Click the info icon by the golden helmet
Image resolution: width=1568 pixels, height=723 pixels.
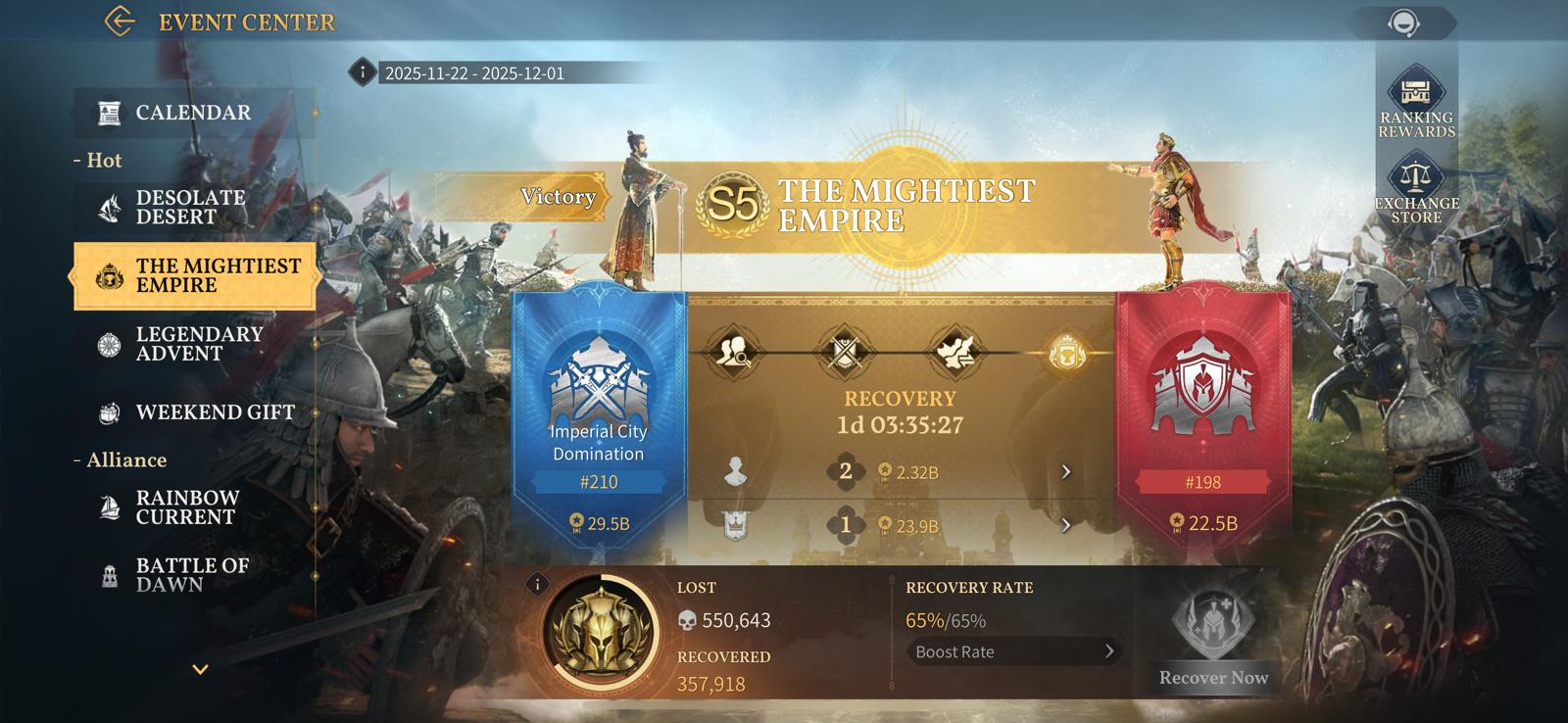[x=537, y=585]
